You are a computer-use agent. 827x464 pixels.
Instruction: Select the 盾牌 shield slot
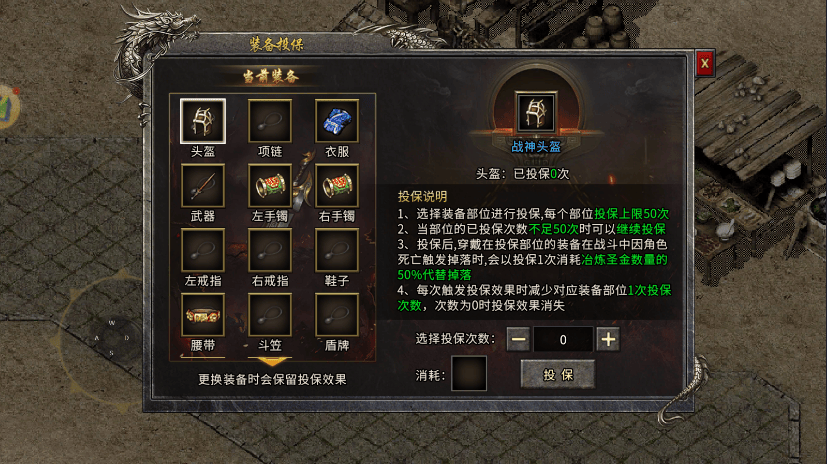tap(337, 315)
